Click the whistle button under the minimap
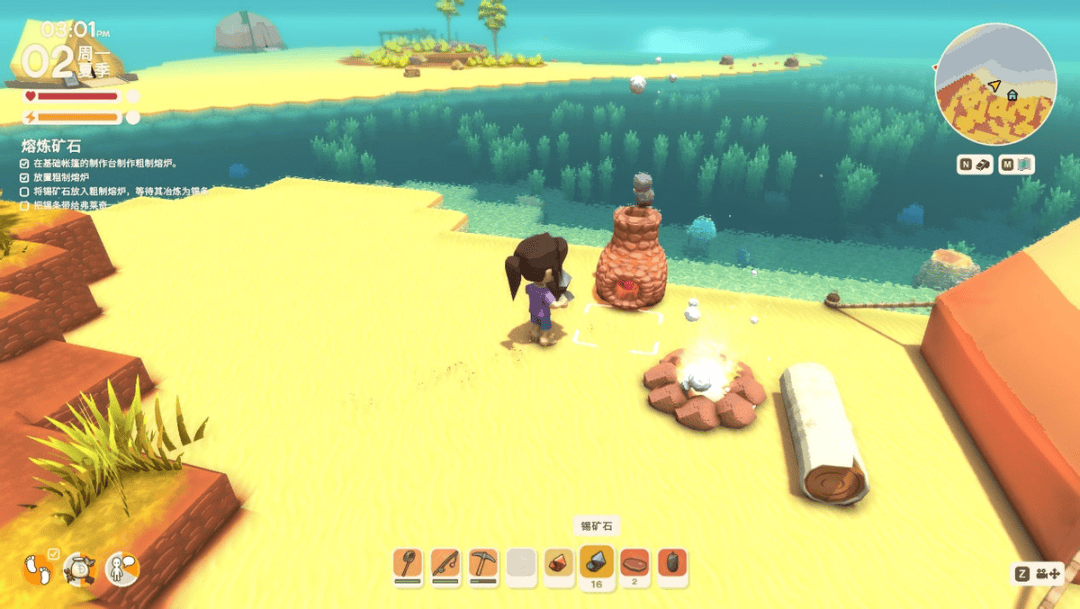1080x609 pixels. (975, 165)
